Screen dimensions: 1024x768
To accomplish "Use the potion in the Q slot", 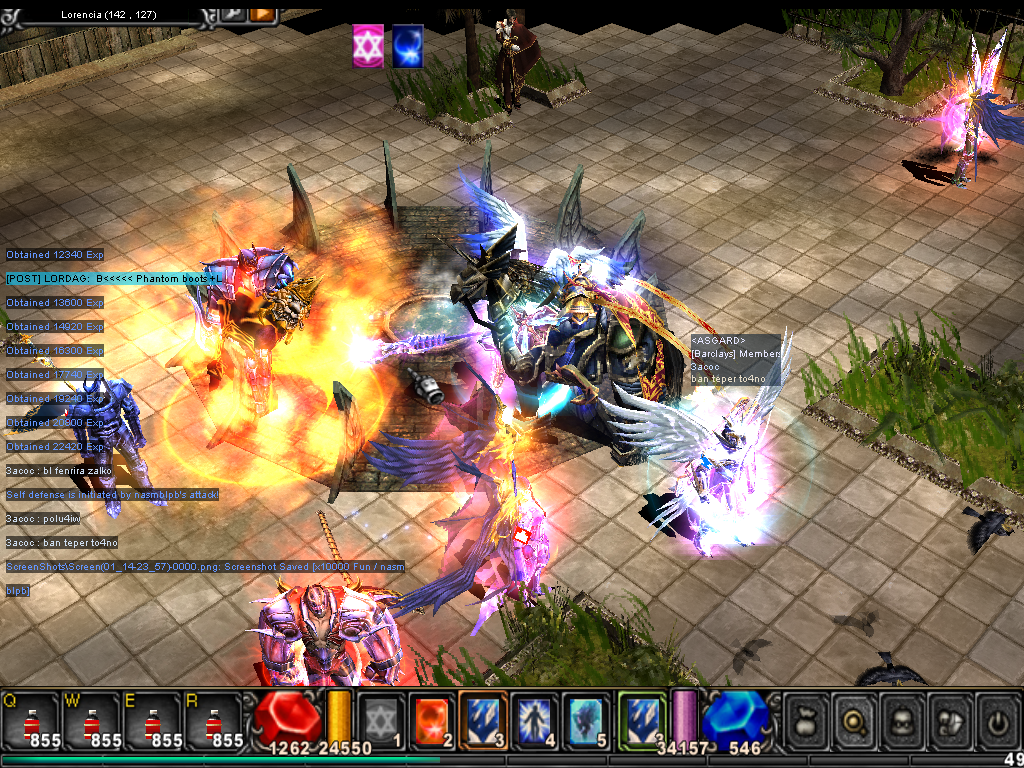I will click(30, 722).
